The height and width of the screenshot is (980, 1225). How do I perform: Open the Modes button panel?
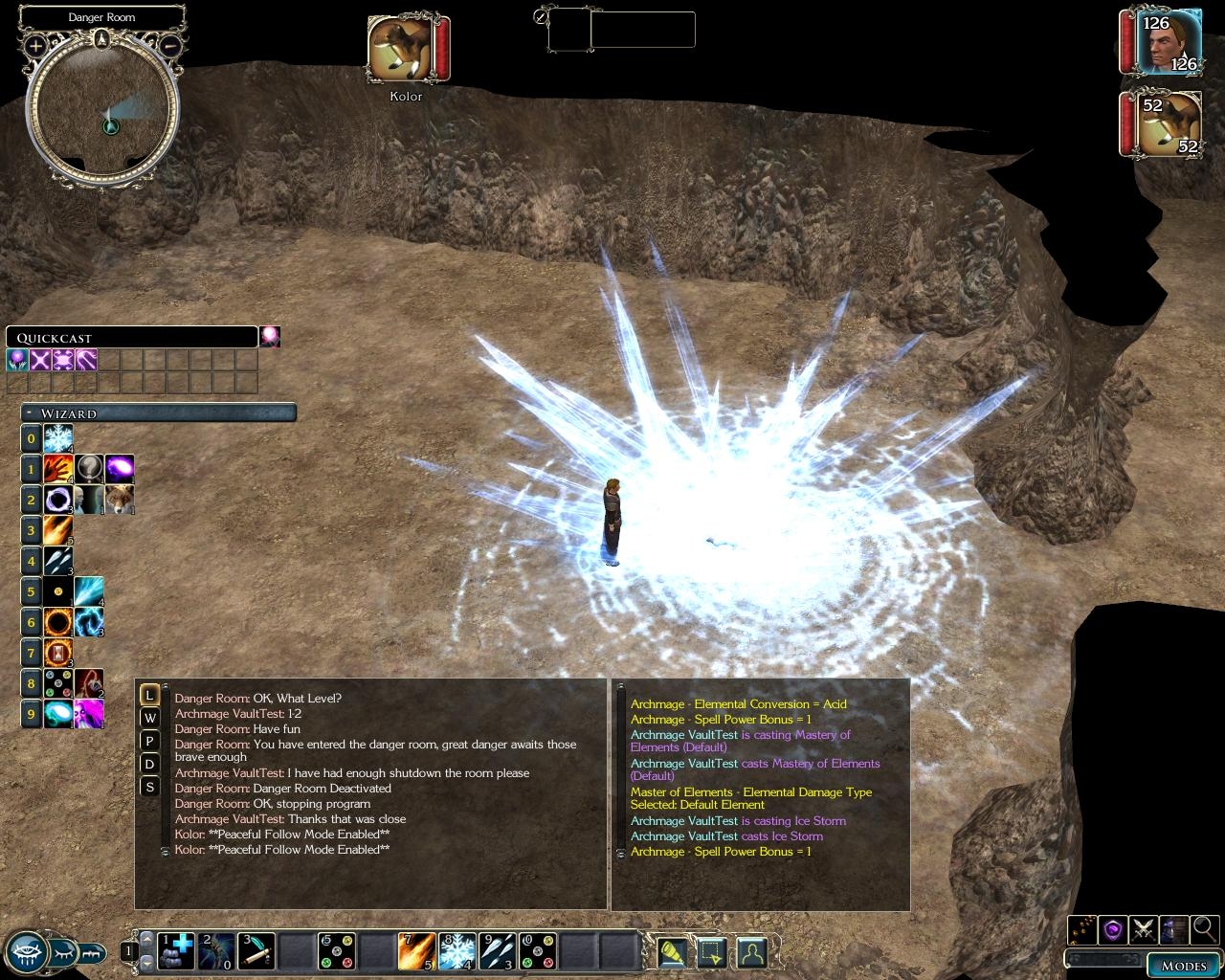click(x=1184, y=965)
